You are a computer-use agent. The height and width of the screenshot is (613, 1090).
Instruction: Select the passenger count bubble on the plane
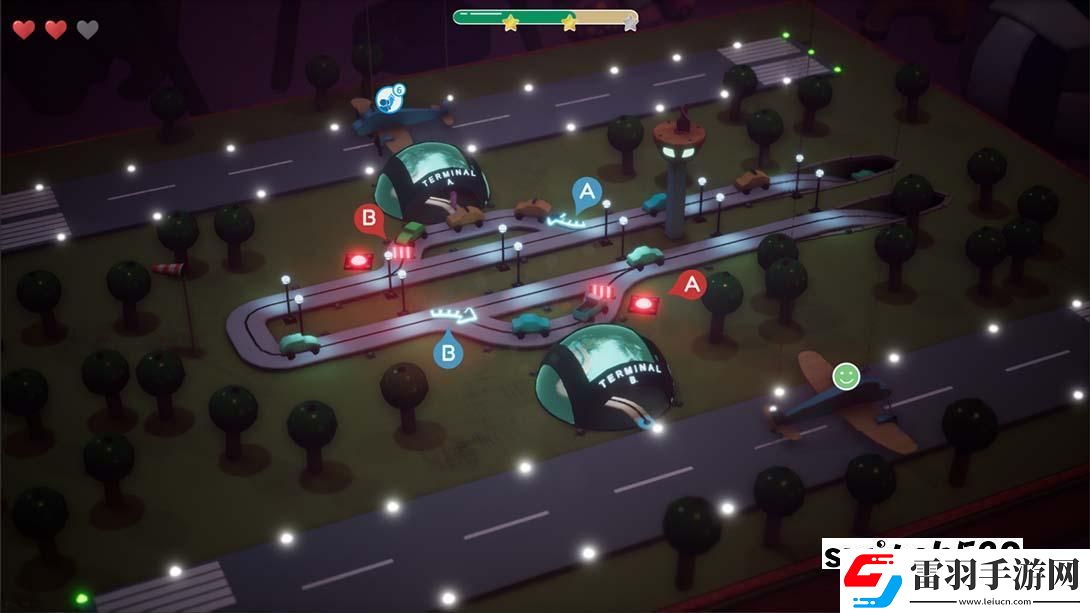tap(389, 98)
